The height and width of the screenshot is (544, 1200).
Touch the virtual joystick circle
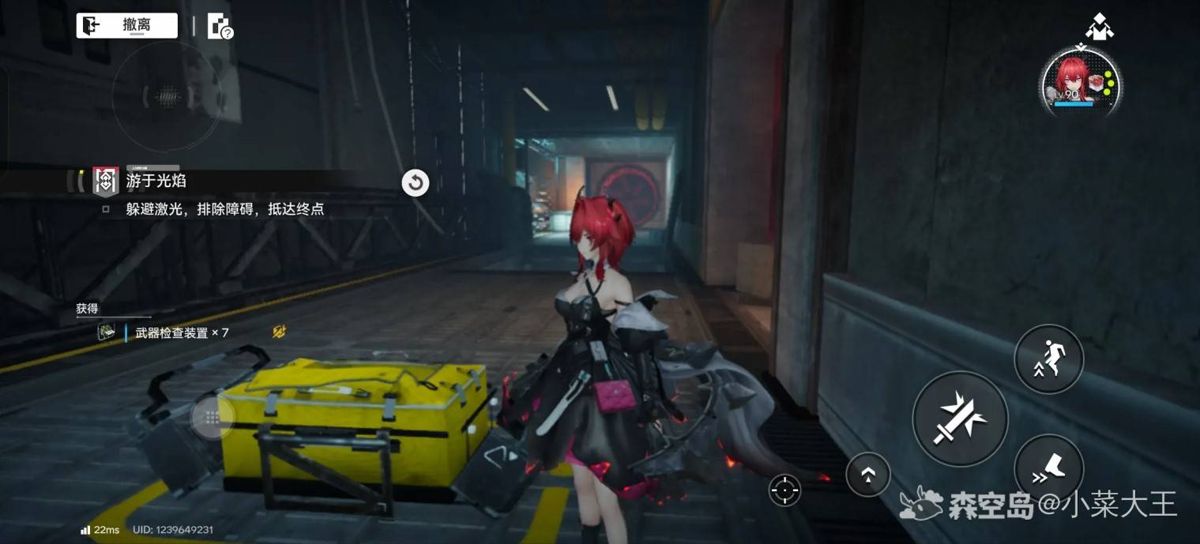click(165, 97)
